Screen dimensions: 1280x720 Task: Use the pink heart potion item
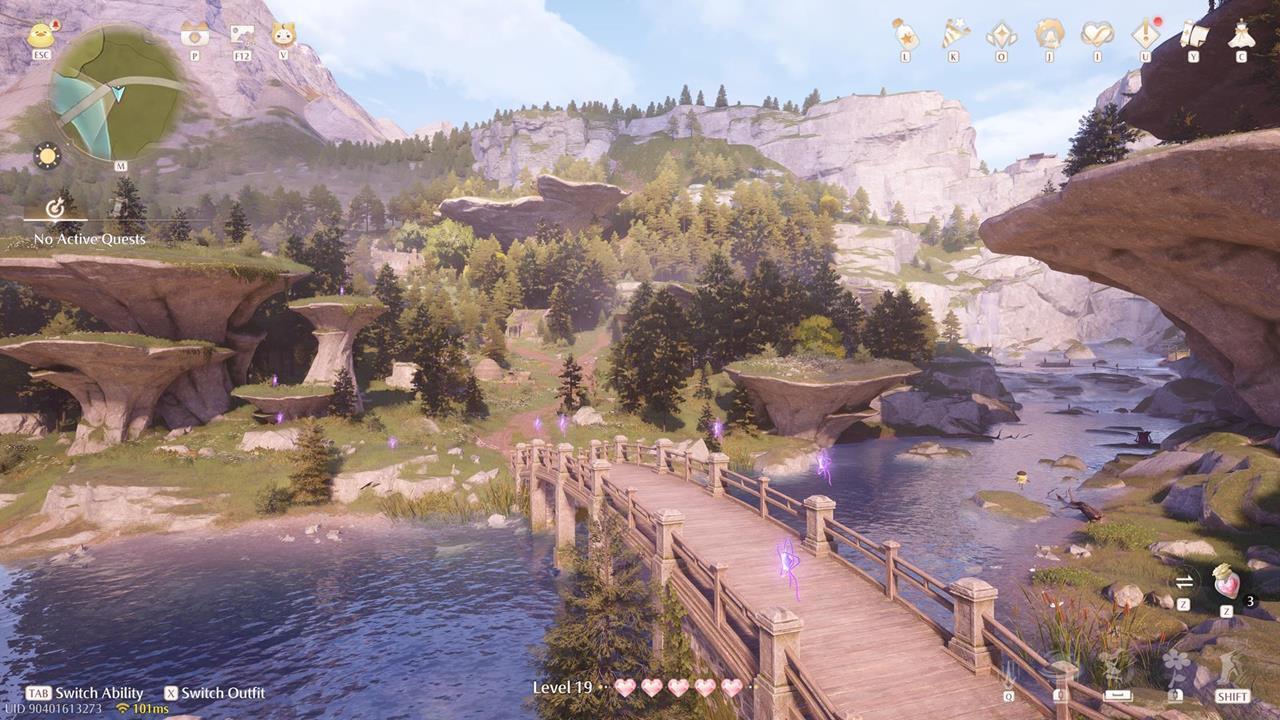pyautogui.click(x=1226, y=582)
